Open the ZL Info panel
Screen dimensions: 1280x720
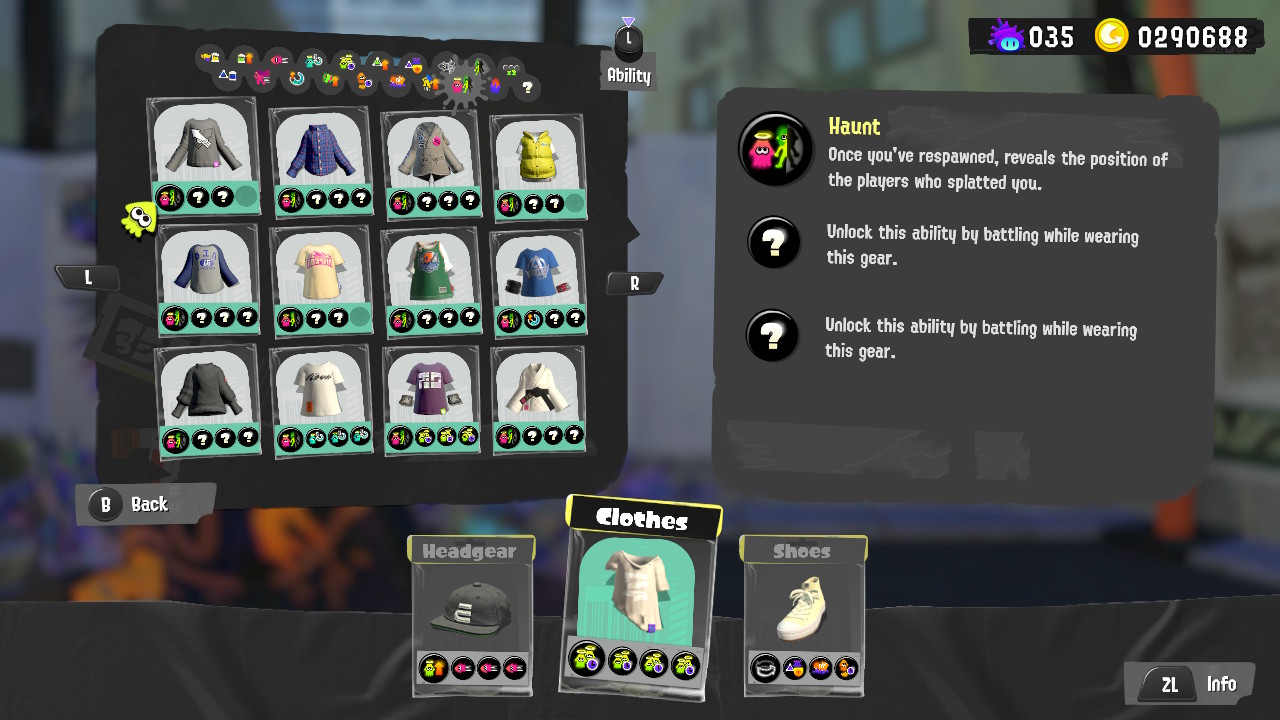(1189, 684)
